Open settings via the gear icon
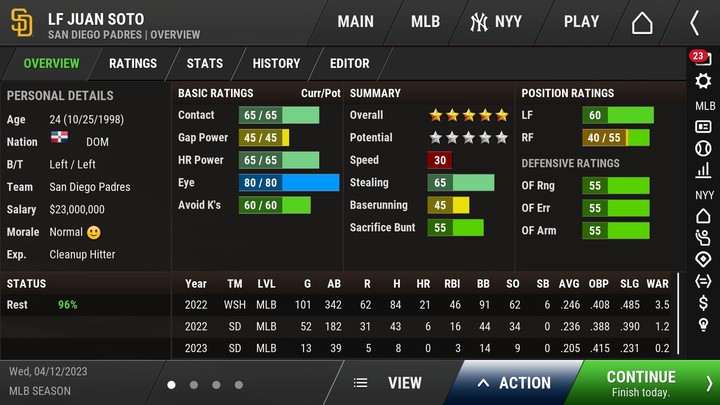 (703, 81)
